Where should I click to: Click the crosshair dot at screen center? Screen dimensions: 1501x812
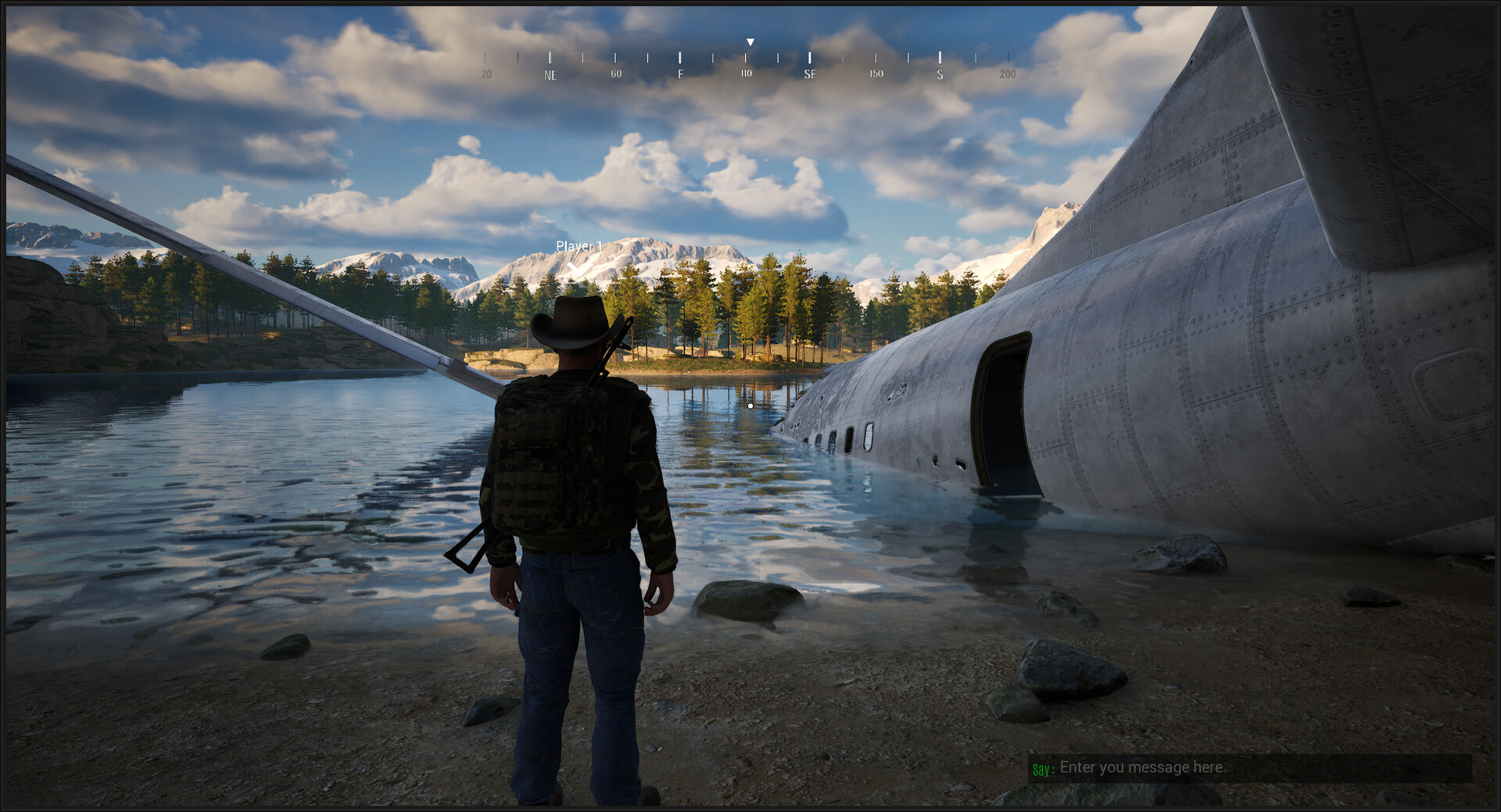(x=750, y=406)
